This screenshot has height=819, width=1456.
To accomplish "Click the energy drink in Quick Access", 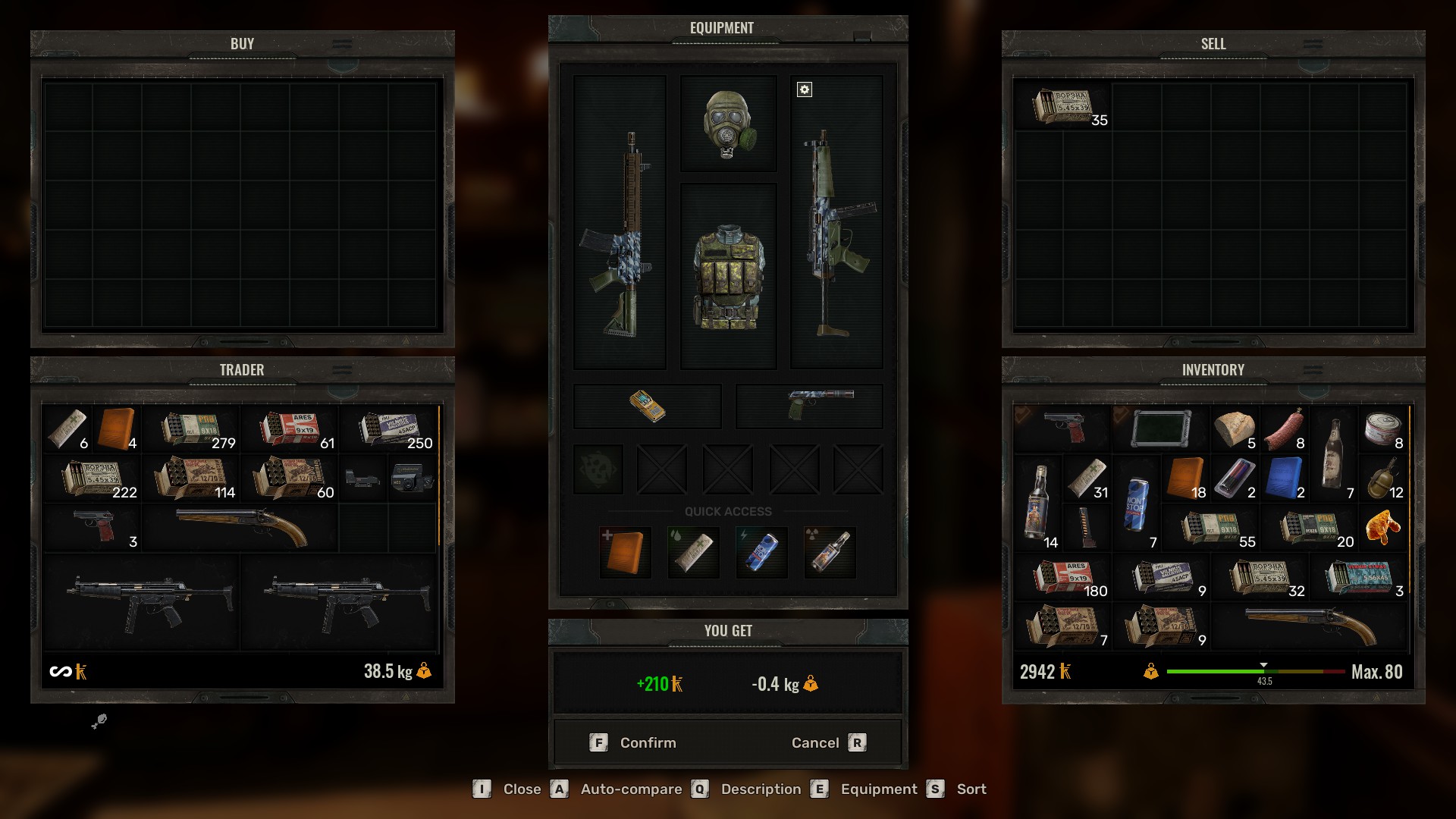I will tap(761, 552).
